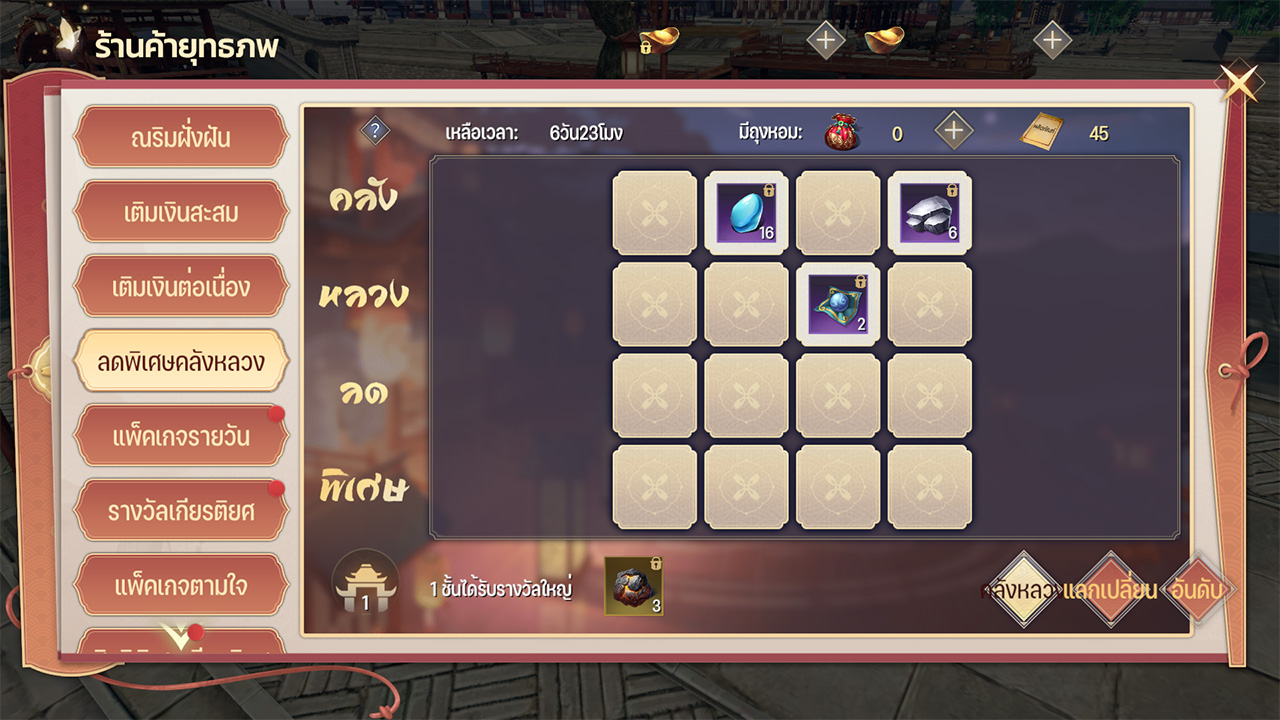Show the แพ็คเกจตามใจ tab

click(x=181, y=585)
